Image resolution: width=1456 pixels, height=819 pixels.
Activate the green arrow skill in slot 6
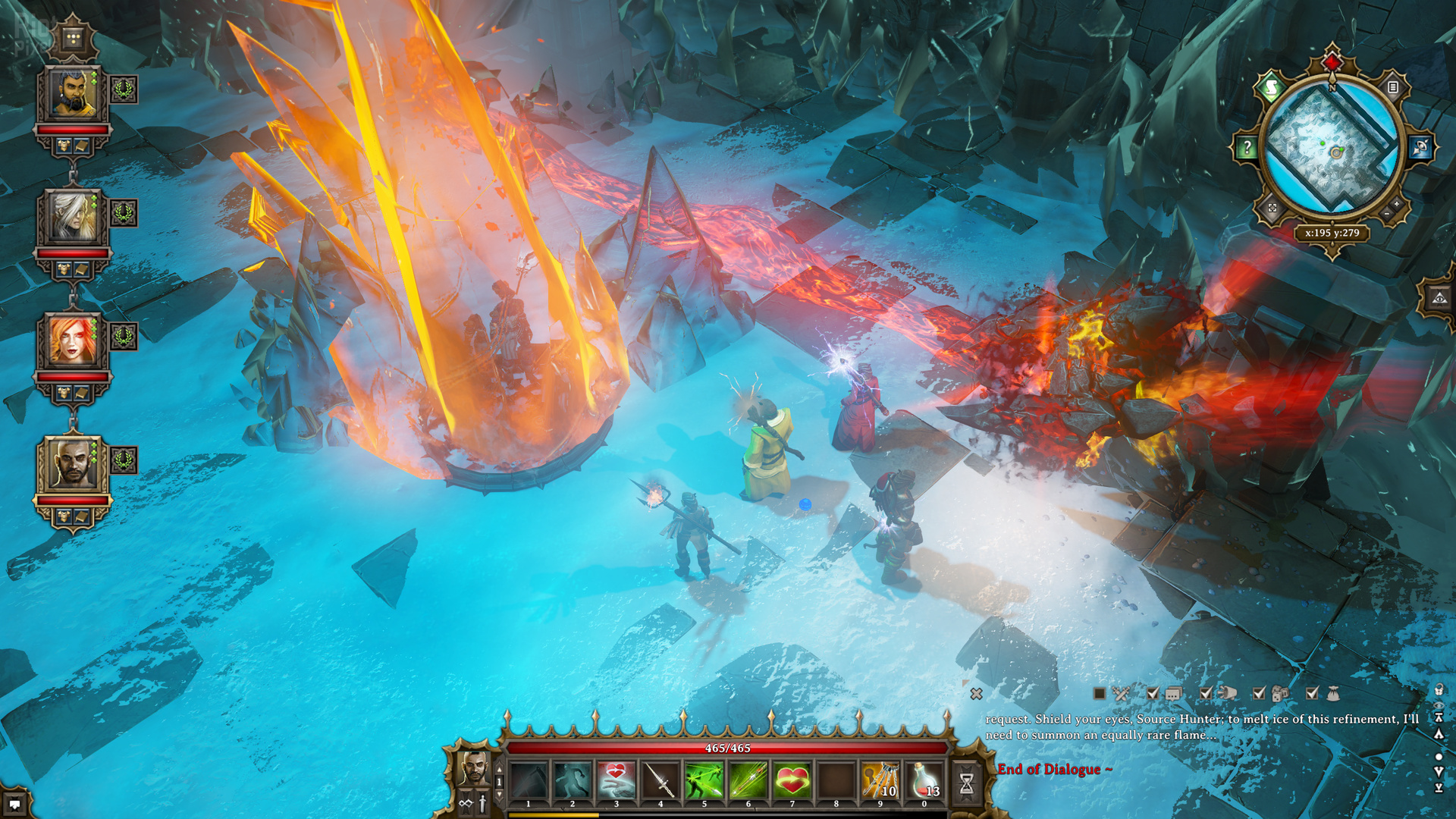(x=748, y=780)
